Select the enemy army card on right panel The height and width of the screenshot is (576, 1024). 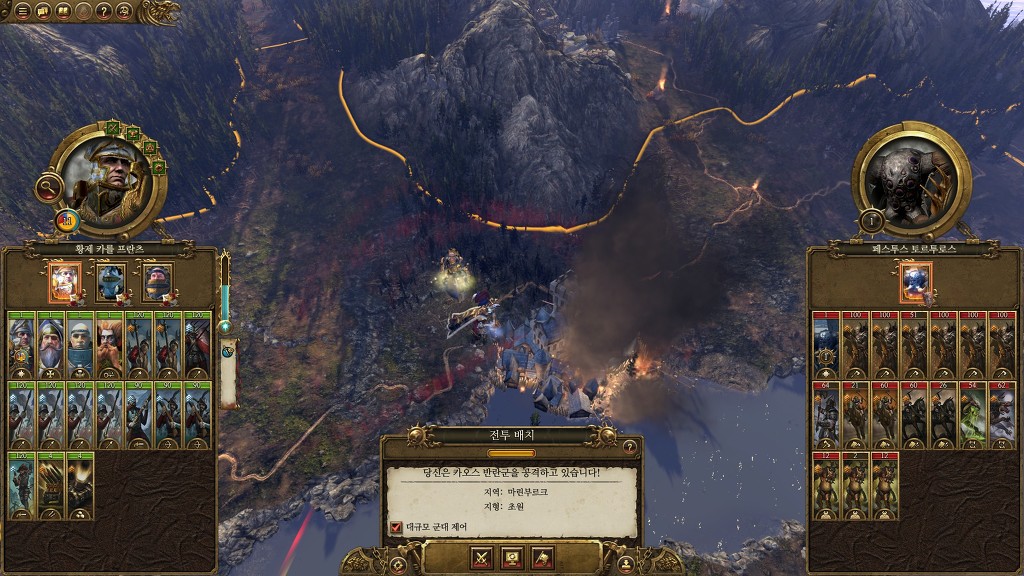coord(915,282)
